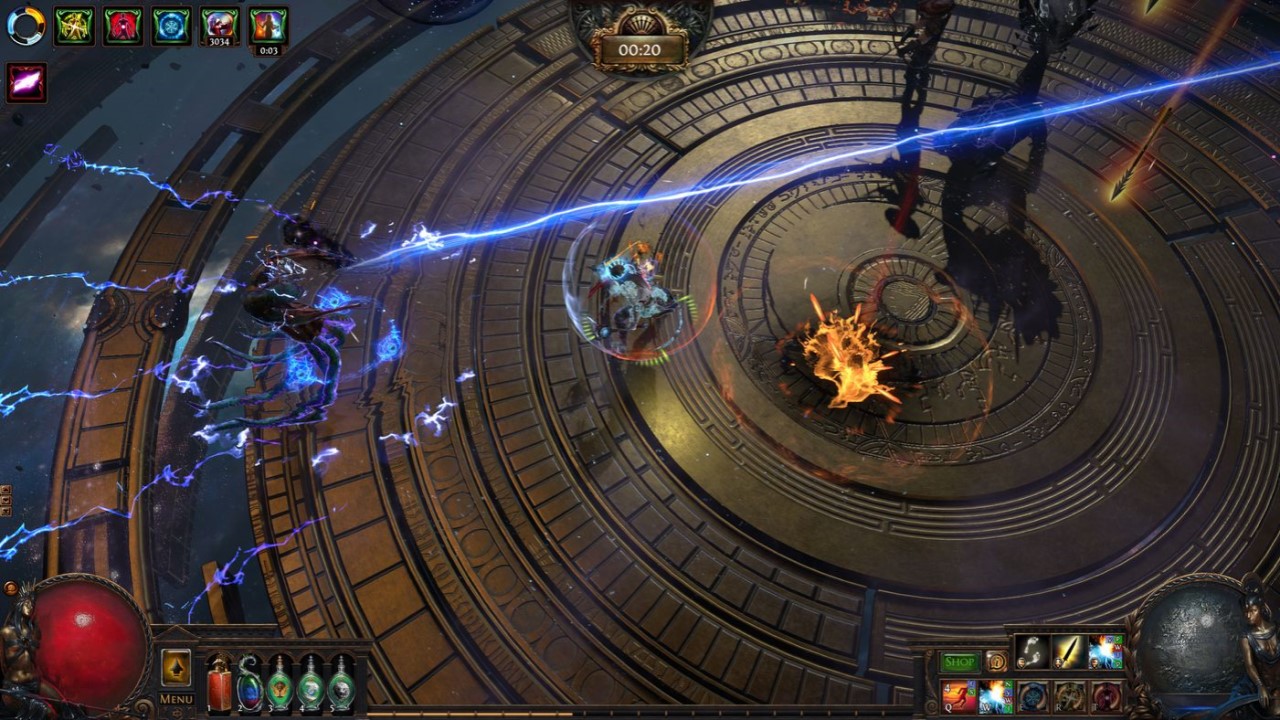The width and height of the screenshot is (1280, 720).
Task: Click the small orange portrait button by life orb
Action: [x=11, y=588]
